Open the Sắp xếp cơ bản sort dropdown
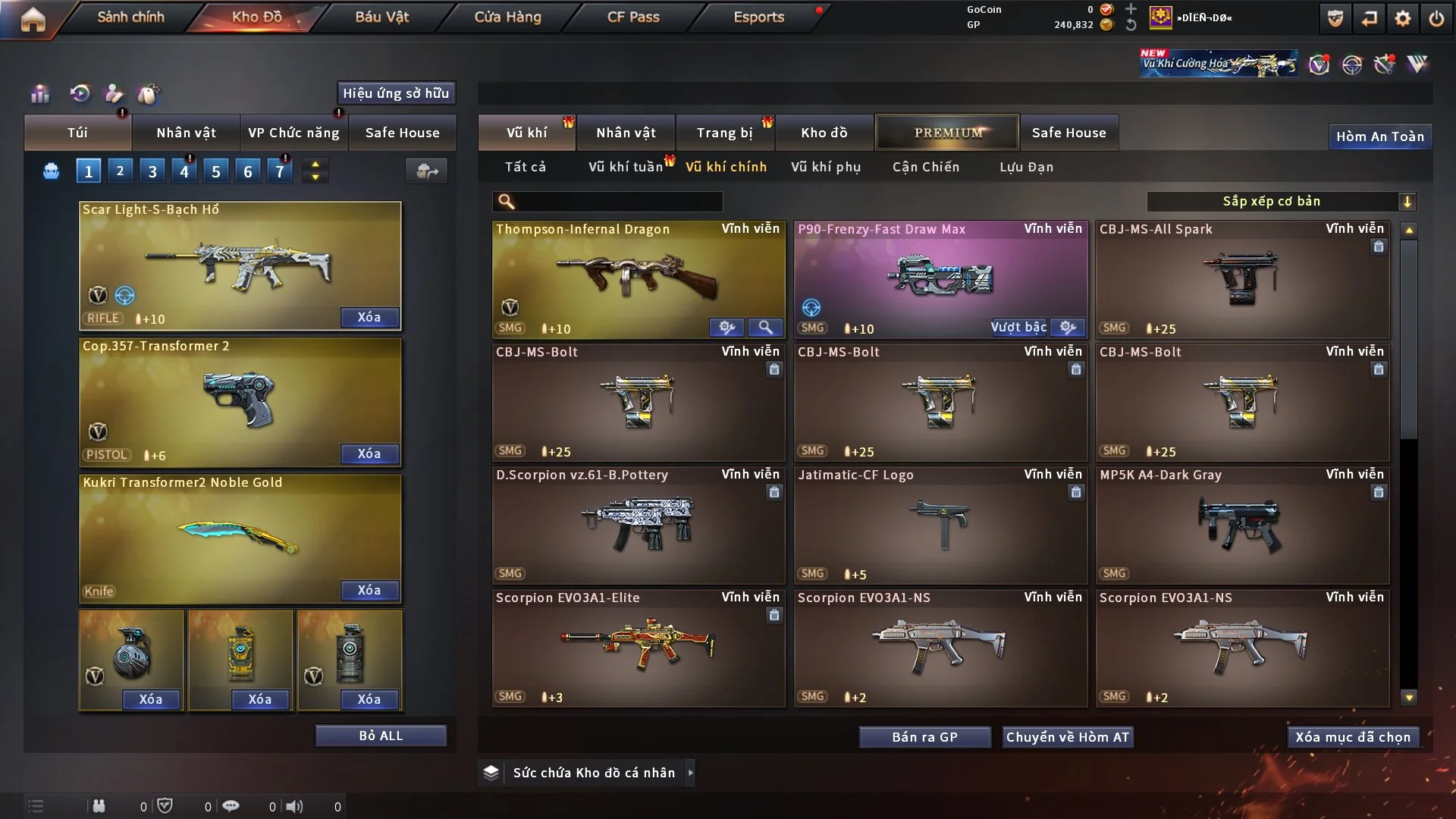 point(1282,202)
